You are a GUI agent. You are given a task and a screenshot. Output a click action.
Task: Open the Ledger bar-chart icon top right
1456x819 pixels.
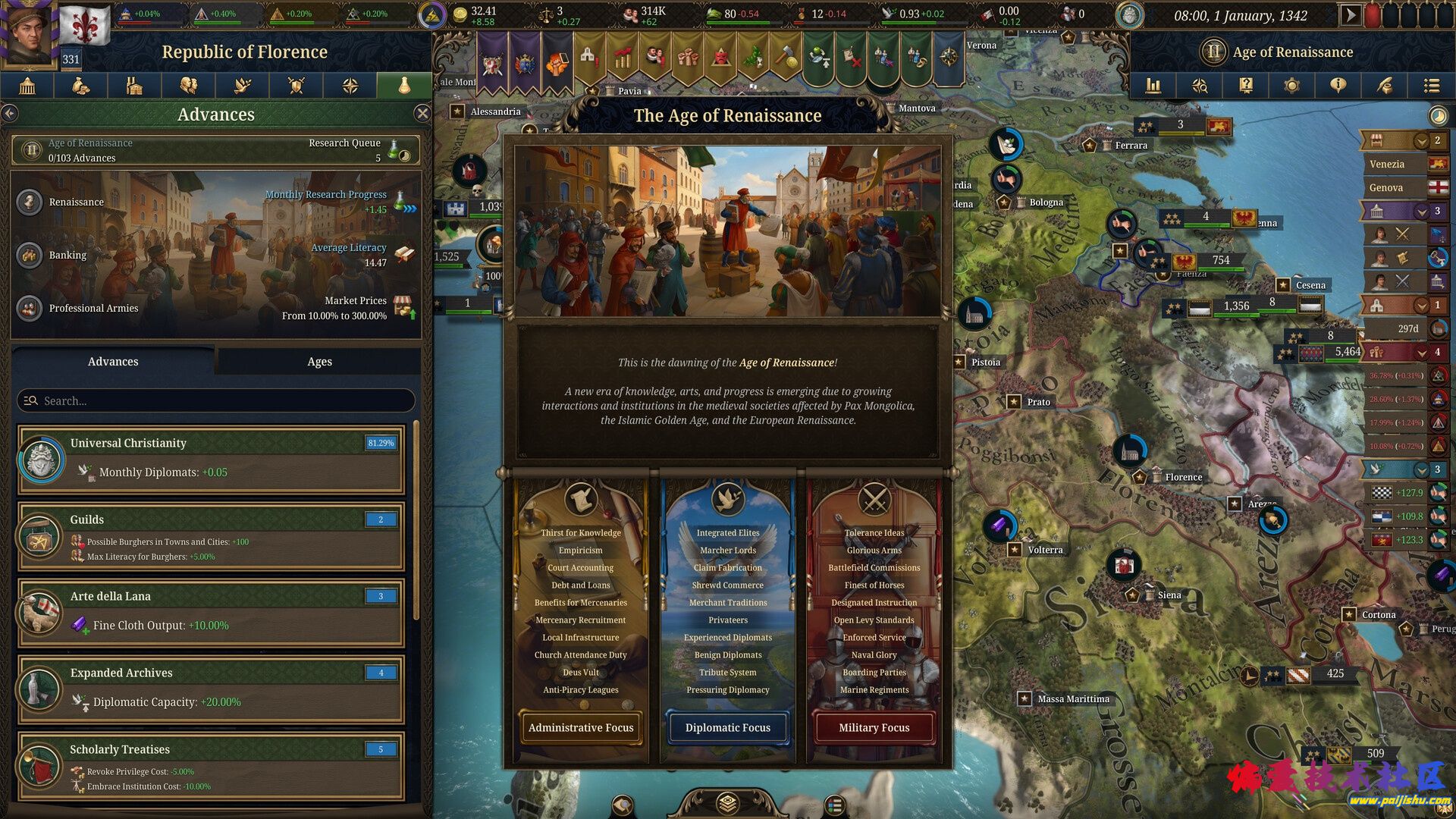click(x=1153, y=86)
